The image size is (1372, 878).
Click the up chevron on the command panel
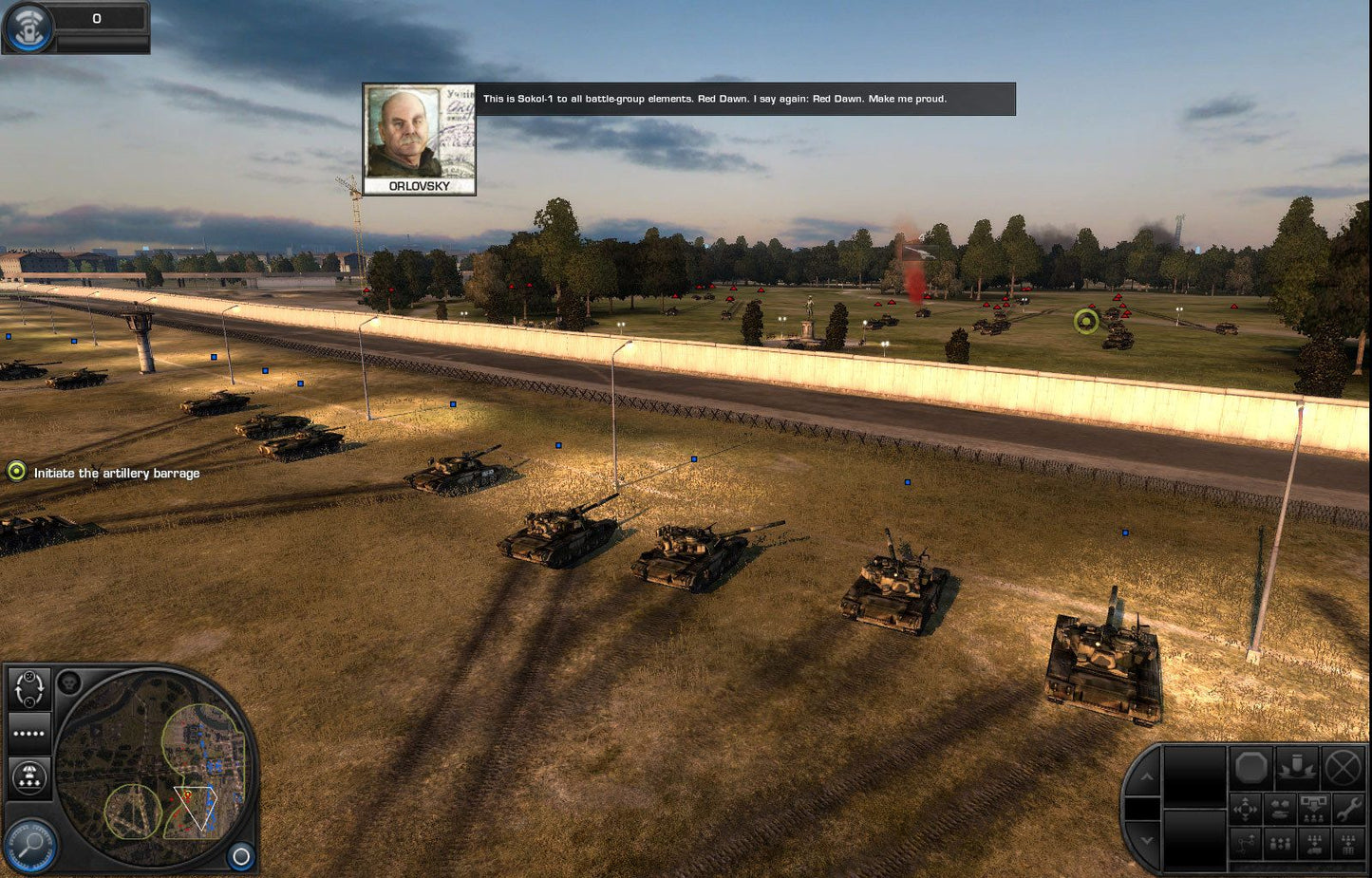click(x=1147, y=776)
